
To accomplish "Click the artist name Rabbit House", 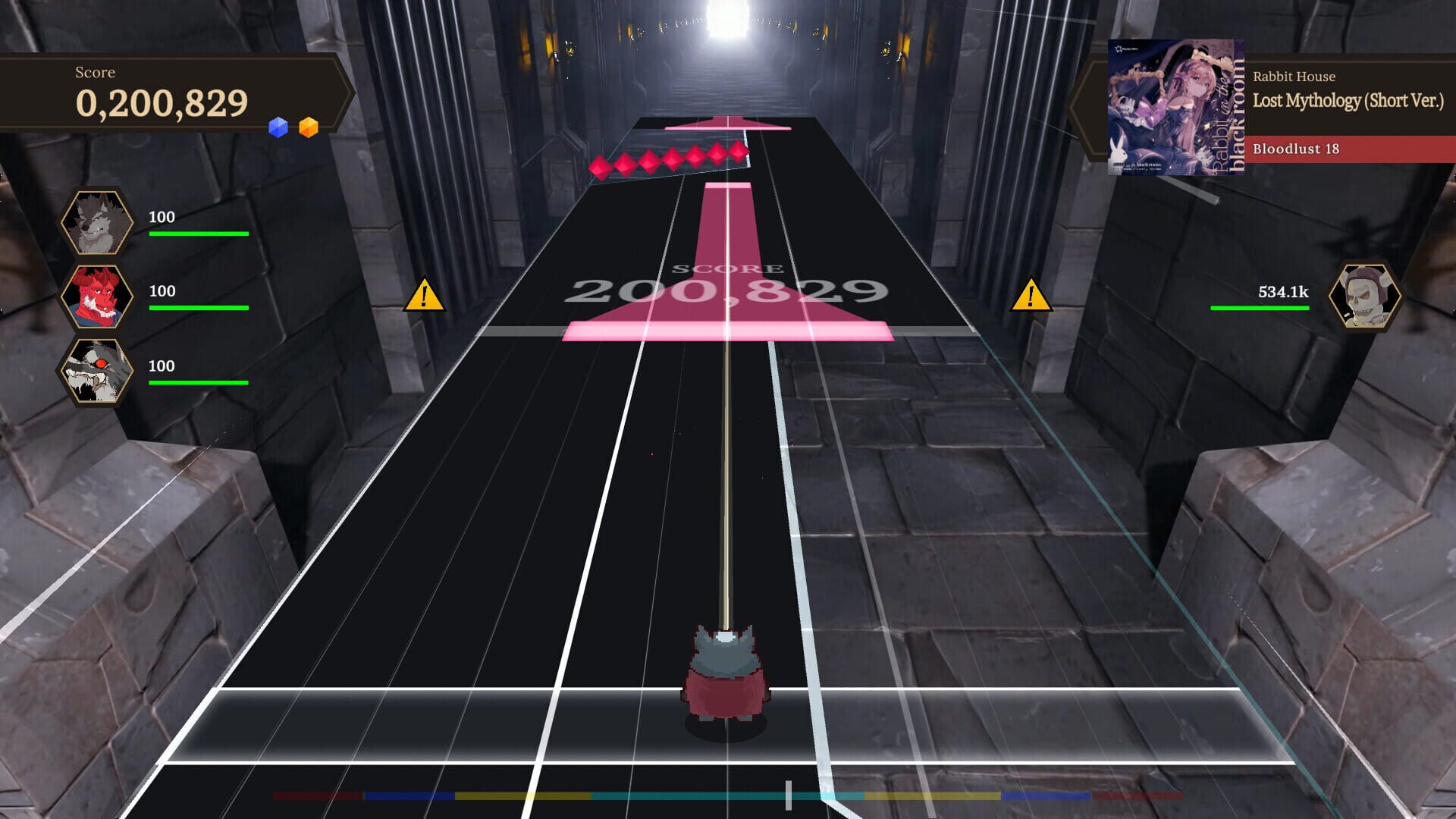I will tap(1294, 77).
